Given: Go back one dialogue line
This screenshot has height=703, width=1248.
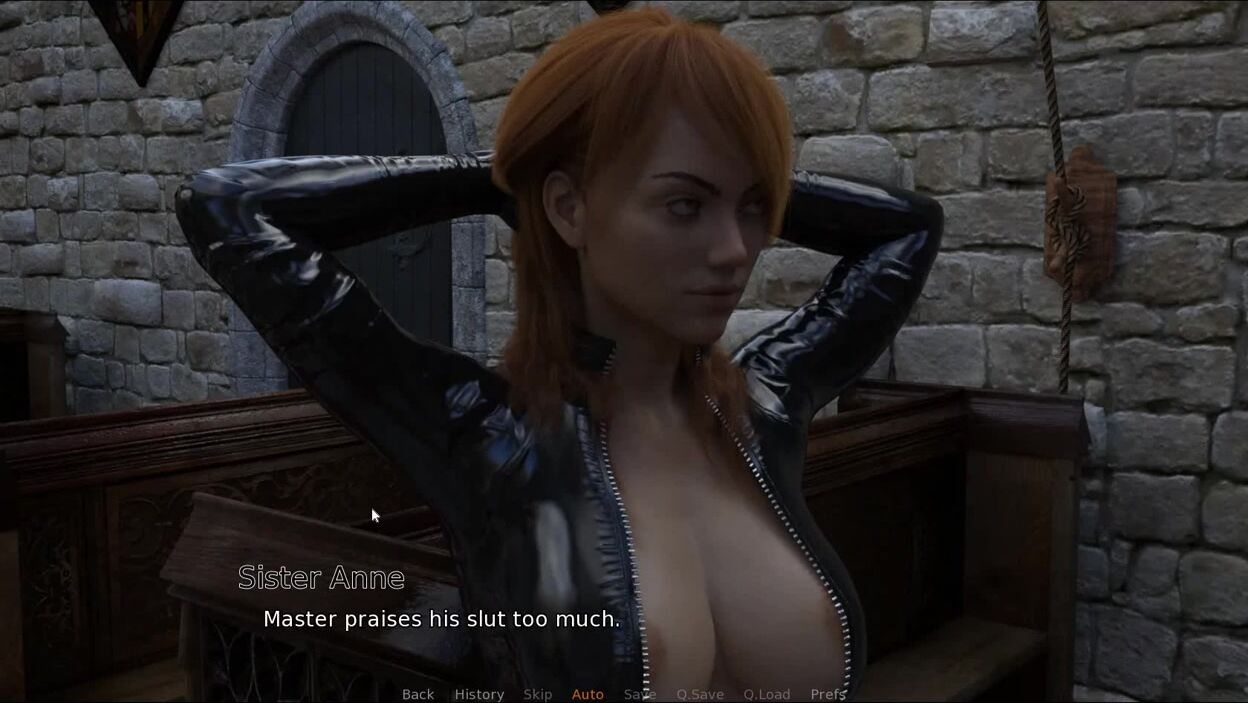Looking at the screenshot, I should 418,694.
